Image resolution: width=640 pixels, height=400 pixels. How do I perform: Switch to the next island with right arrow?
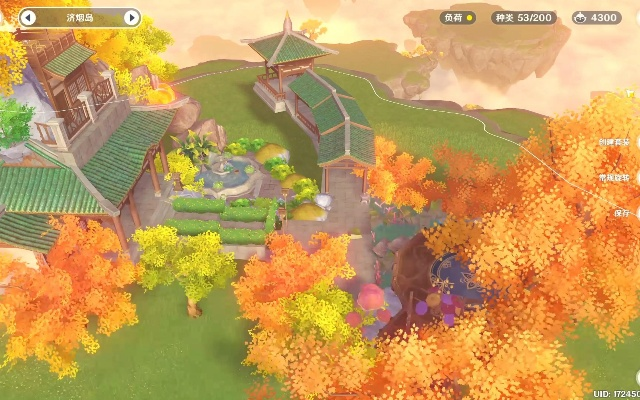[131, 18]
